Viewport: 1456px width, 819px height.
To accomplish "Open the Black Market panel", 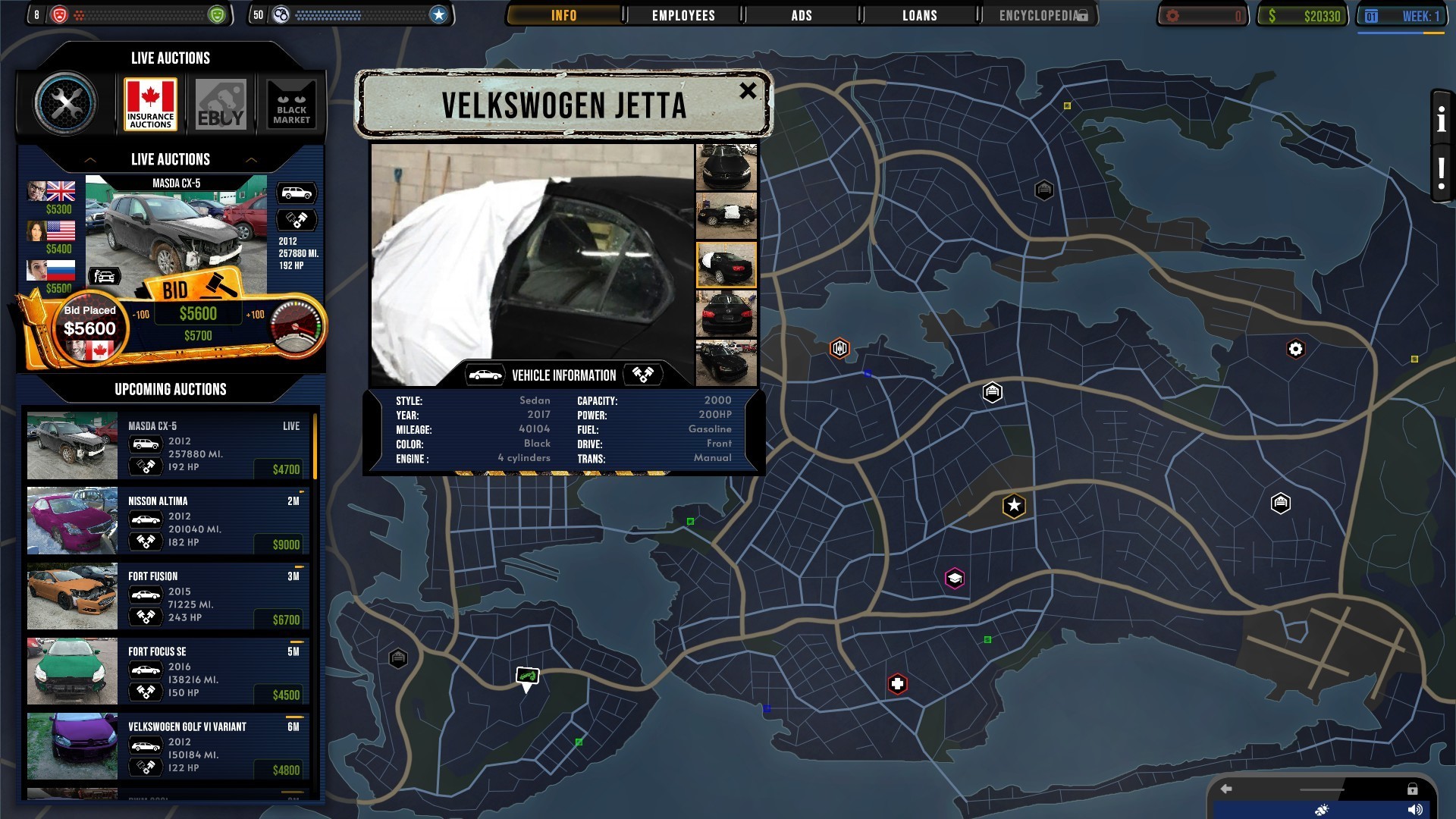I will coord(292,103).
